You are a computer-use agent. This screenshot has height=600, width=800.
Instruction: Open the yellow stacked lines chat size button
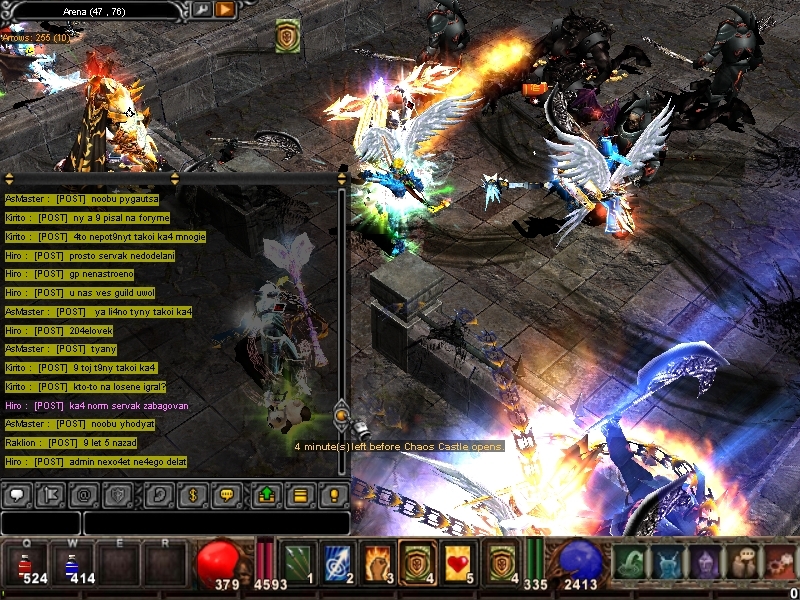click(x=299, y=494)
